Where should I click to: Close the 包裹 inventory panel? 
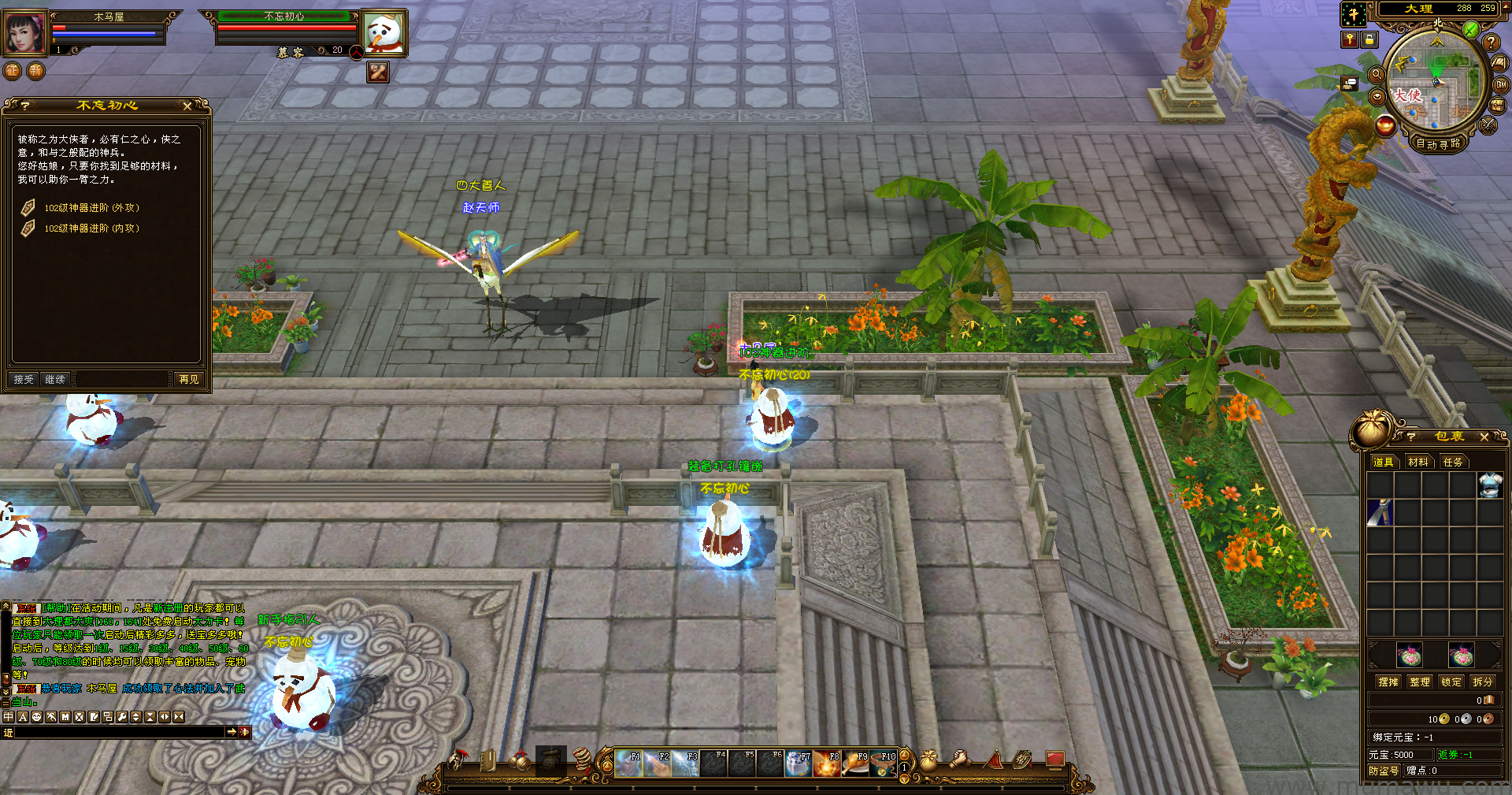[x=1484, y=437]
